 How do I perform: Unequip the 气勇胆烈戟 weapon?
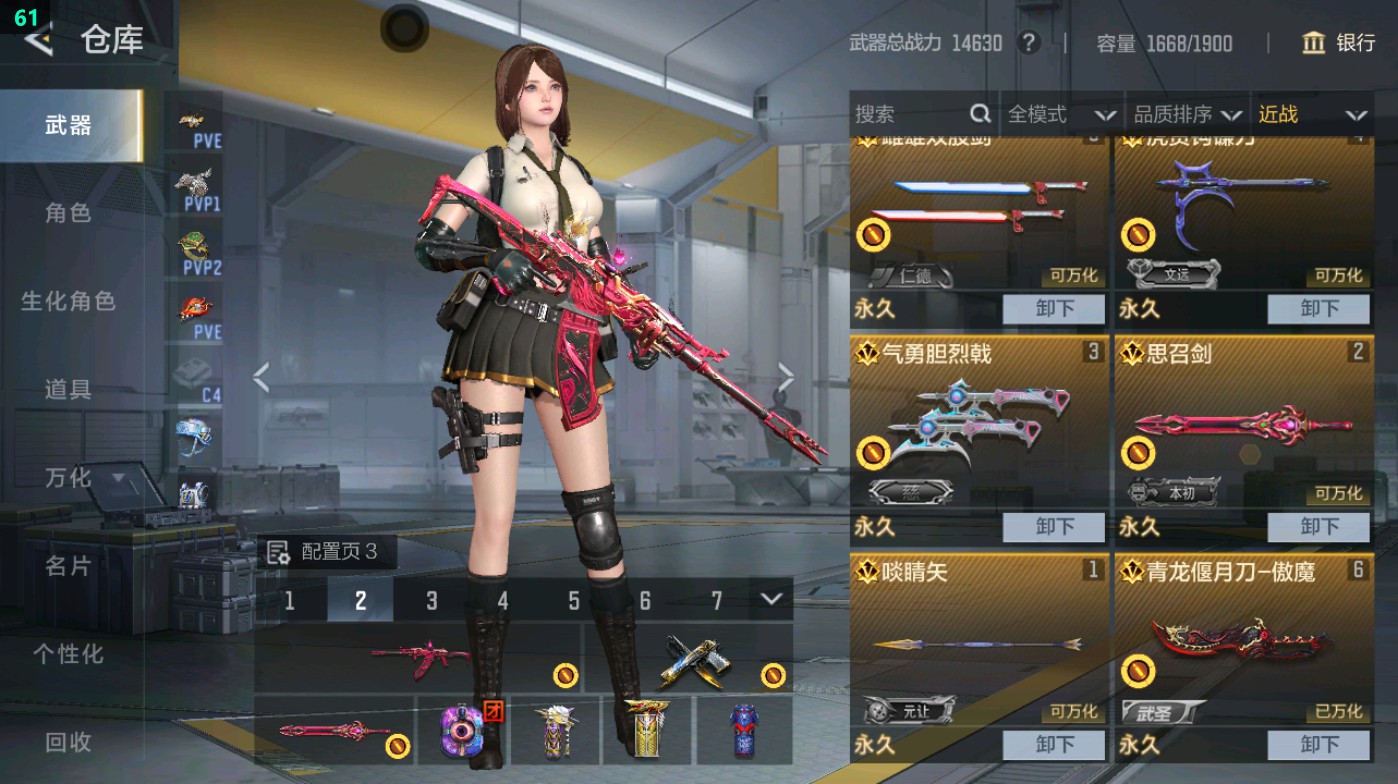pos(1054,527)
